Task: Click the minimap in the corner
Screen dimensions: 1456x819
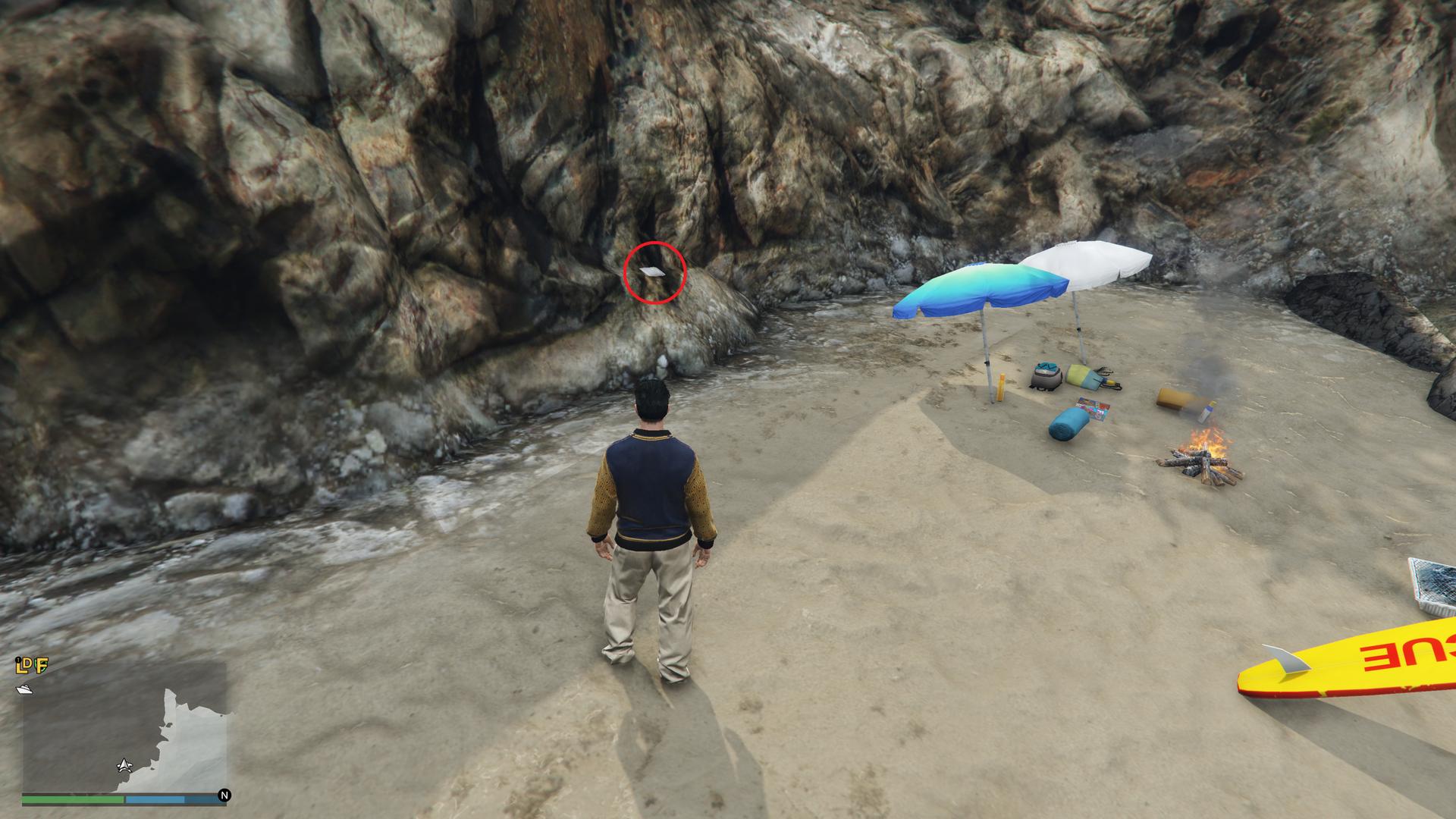Action: click(x=124, y=730)
